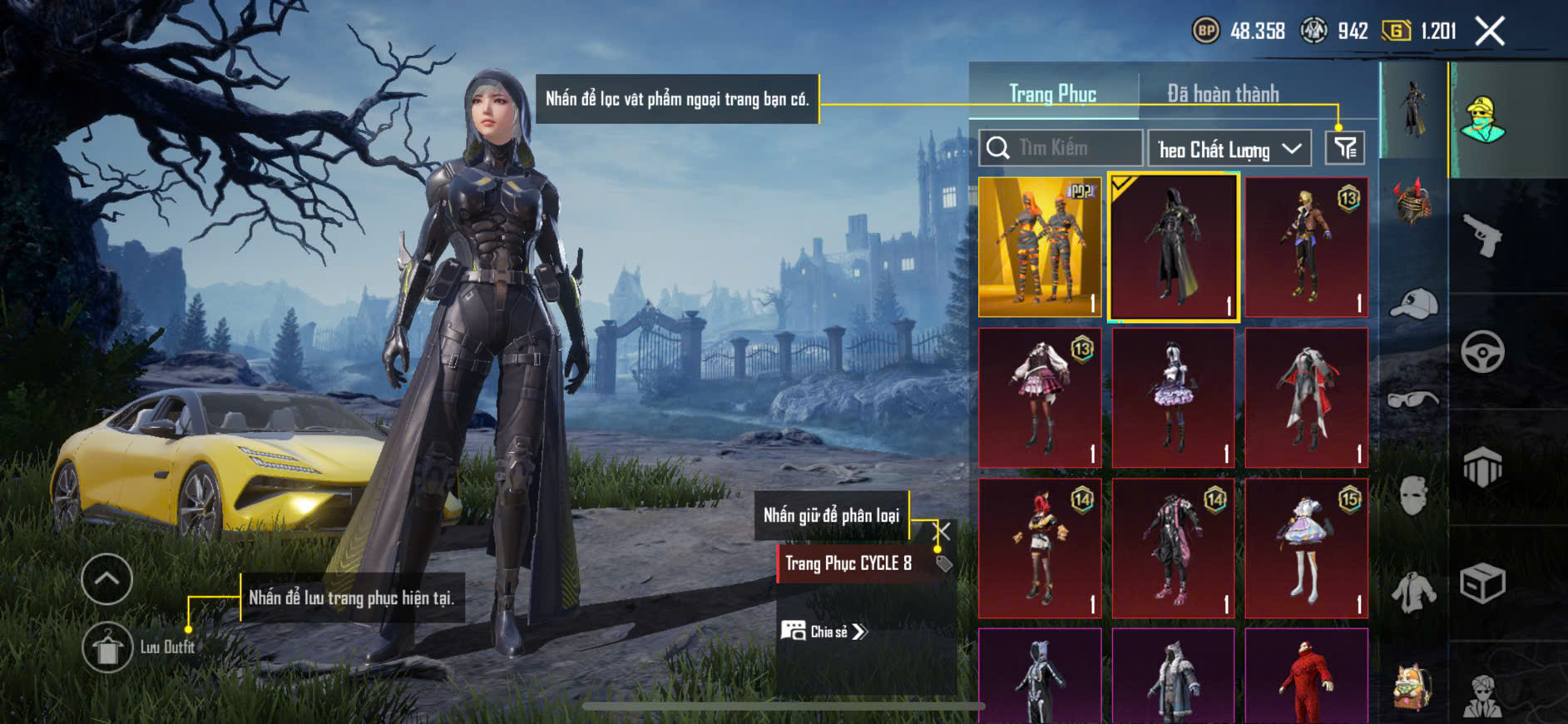Screen dimensions: 1568x724
Task: Open the sunglasses eyewear category
Action: click(1413, 399)
